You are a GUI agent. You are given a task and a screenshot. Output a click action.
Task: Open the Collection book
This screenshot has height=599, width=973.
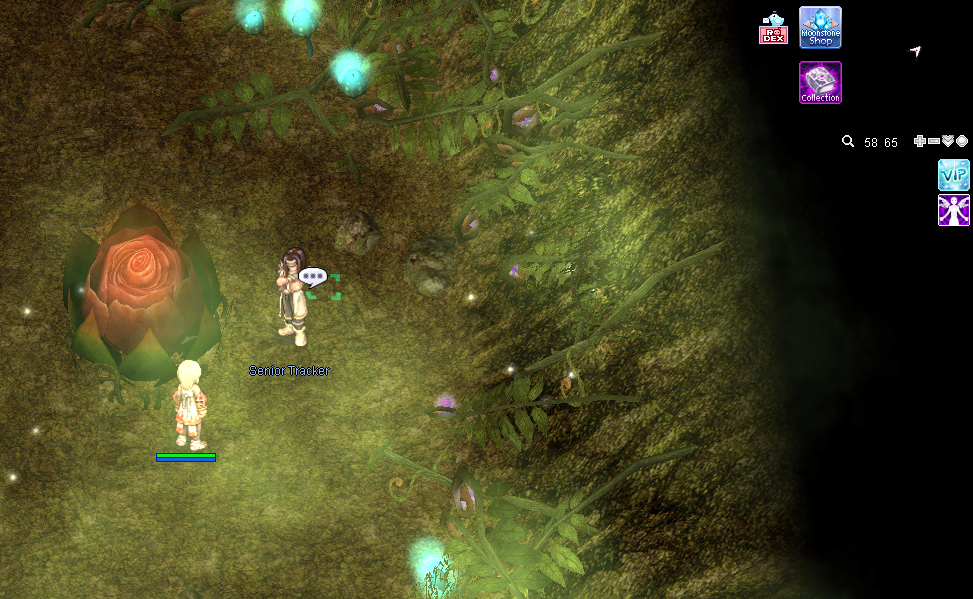pos(820,82)
